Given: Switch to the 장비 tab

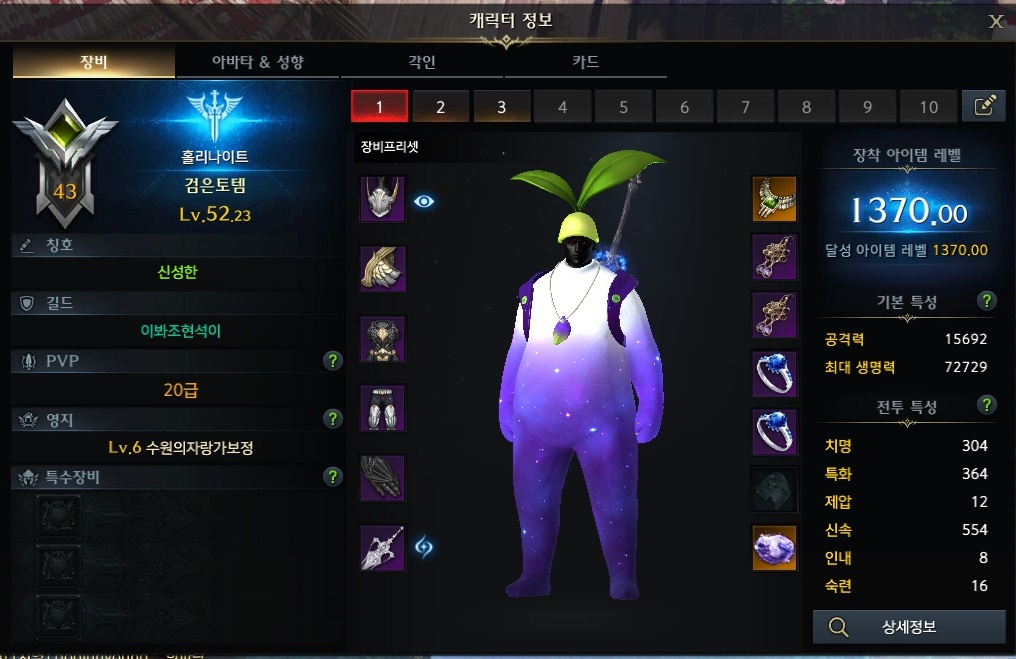Looking at the screenshot, I should click(94, 62).
